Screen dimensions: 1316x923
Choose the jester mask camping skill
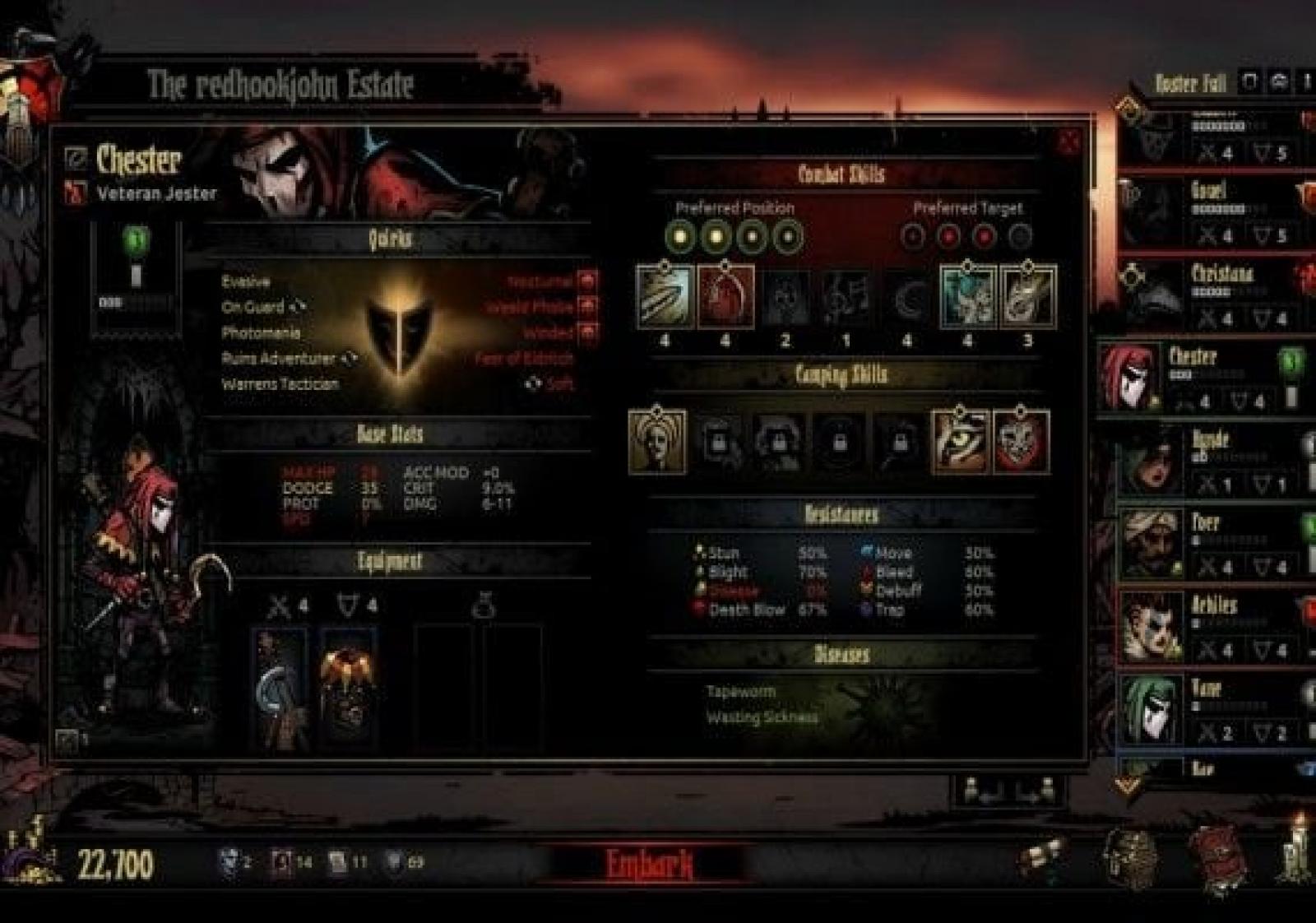[x=1022, y=443]
